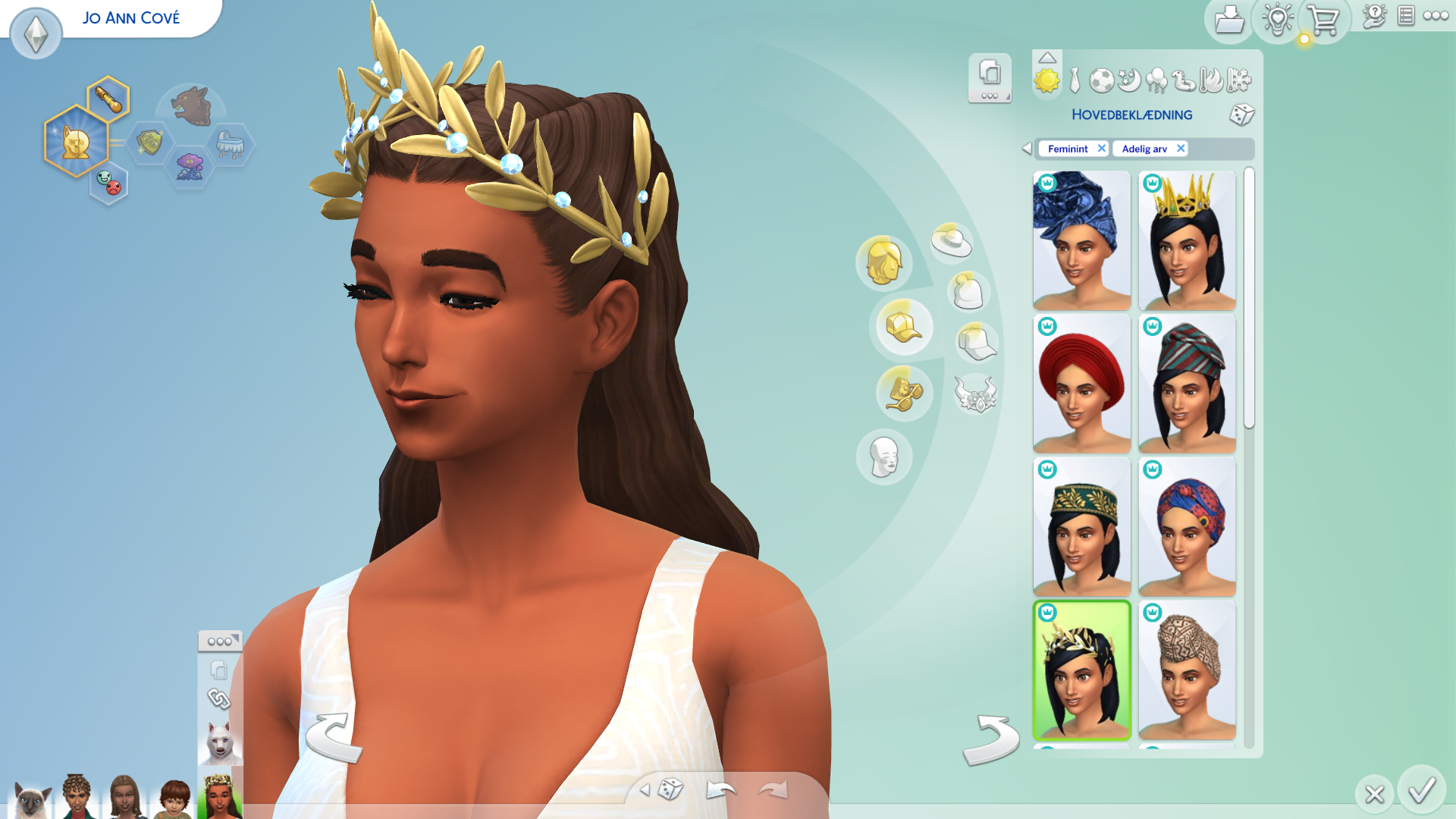The width and height of the screenshot is (1456, 819).
Task: Open the face accessories category with glasses
Action: [x=903, y=392]
